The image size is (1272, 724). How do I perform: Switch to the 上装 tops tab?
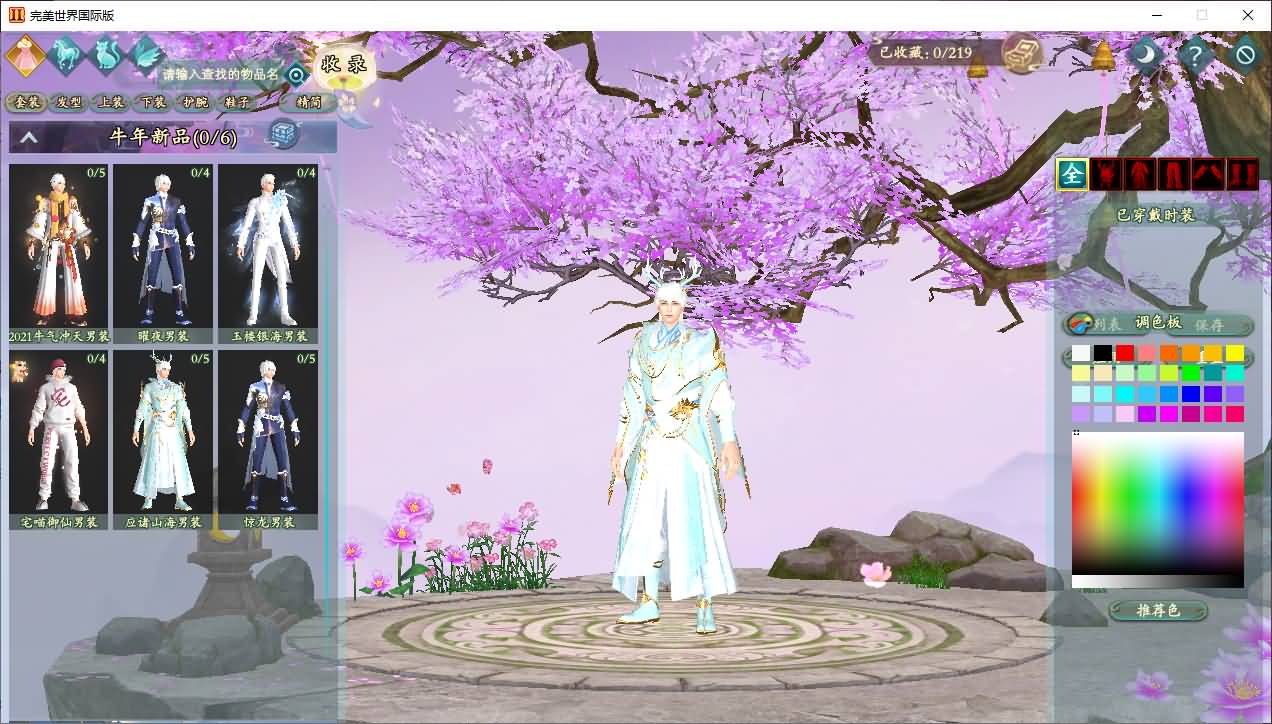pos(111,102)
